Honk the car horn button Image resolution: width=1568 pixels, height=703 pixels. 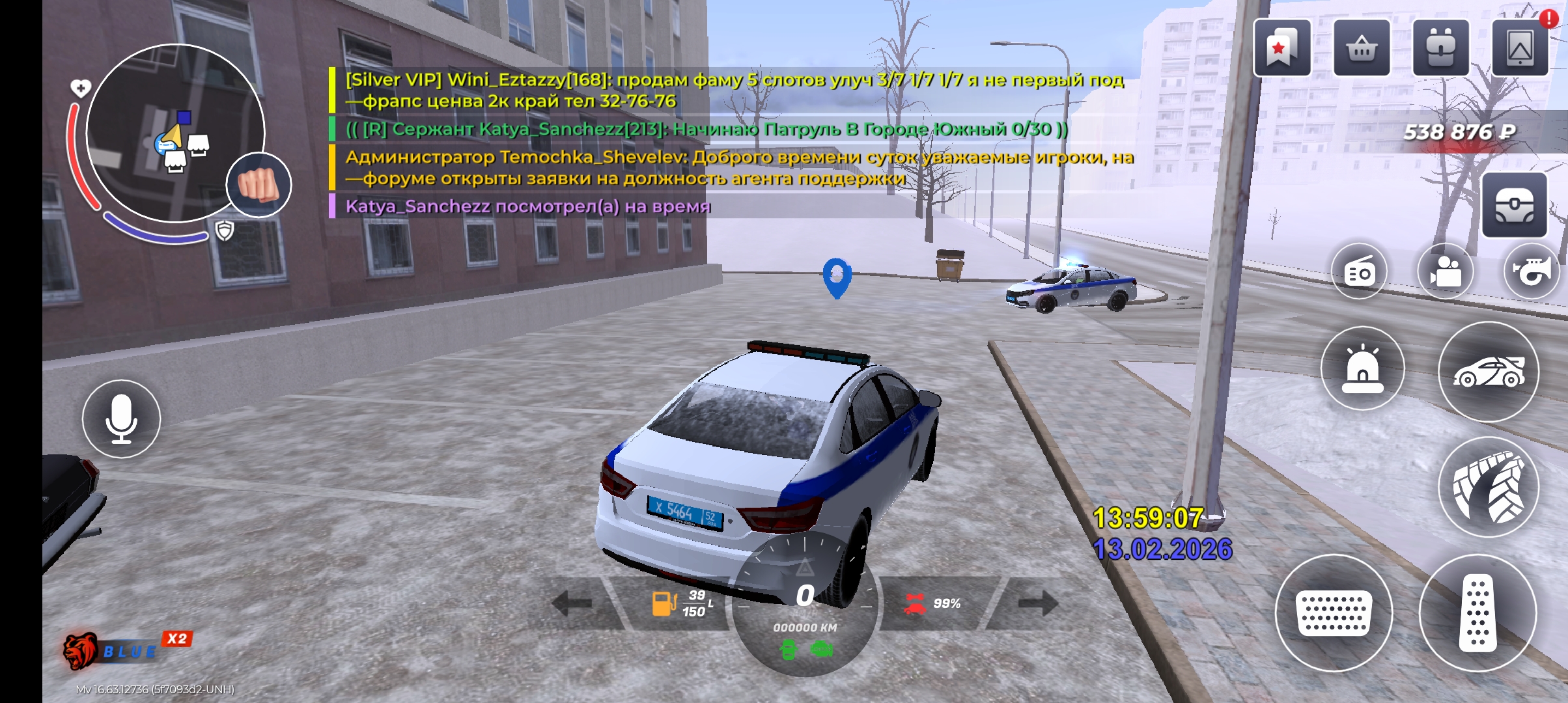tap(1532, 271)
